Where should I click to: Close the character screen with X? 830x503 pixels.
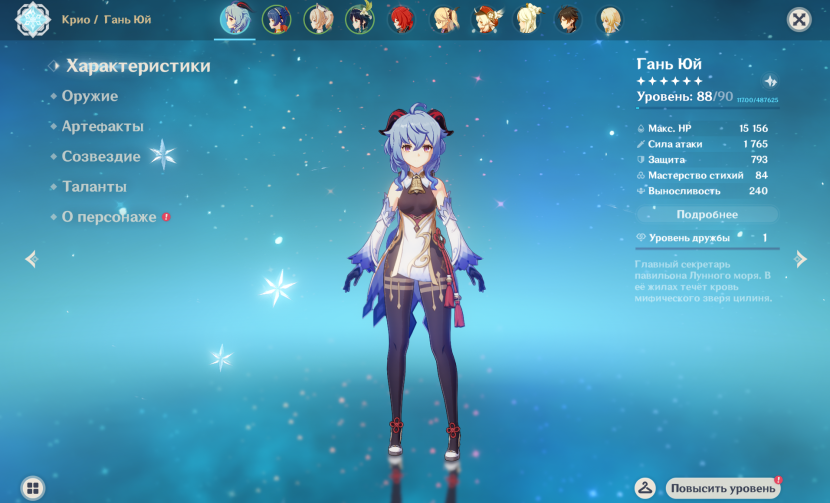[798, 19]
